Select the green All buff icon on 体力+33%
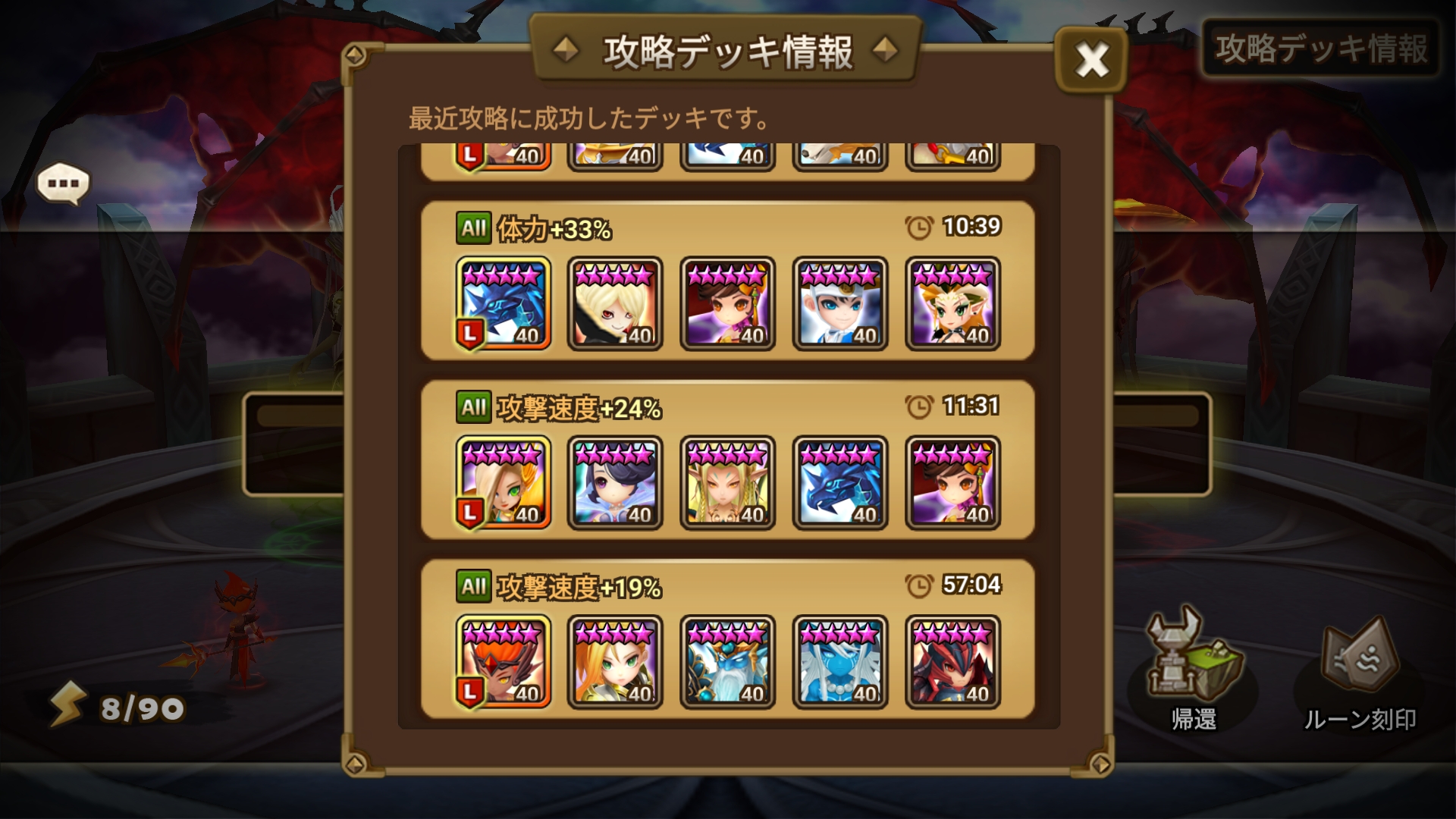1456x819 pixels. pos(474,226)
